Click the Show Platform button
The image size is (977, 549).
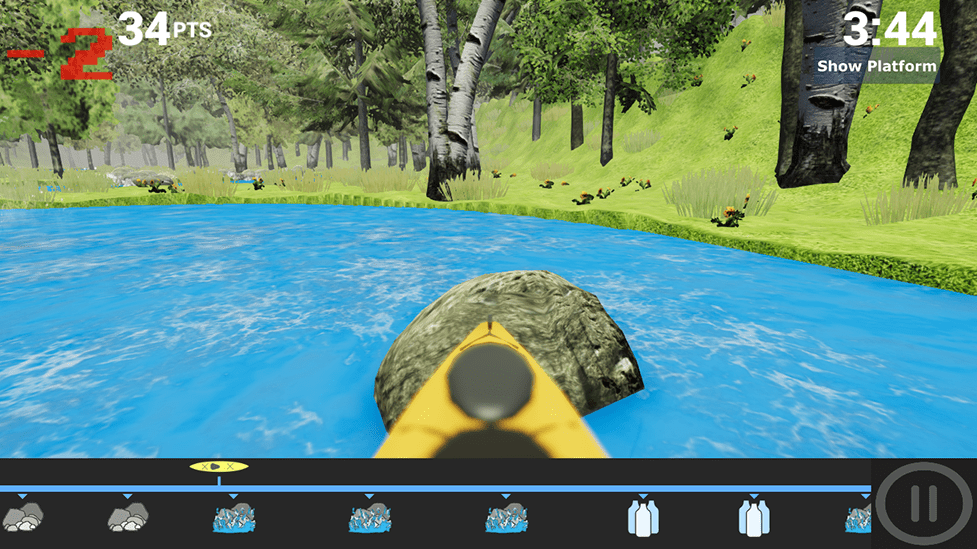pos(877,67)
